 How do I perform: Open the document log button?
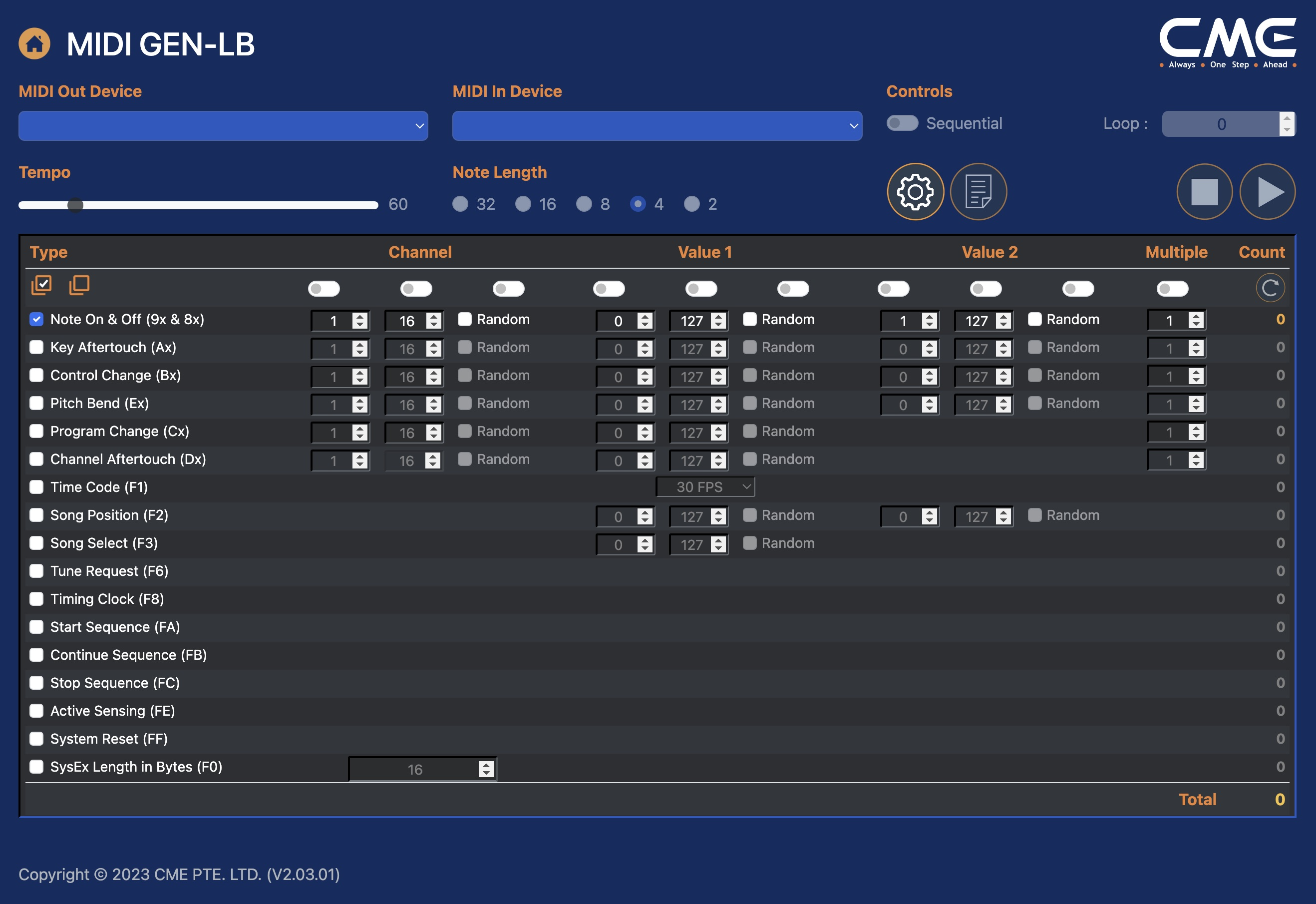click(x=978, y=192)
